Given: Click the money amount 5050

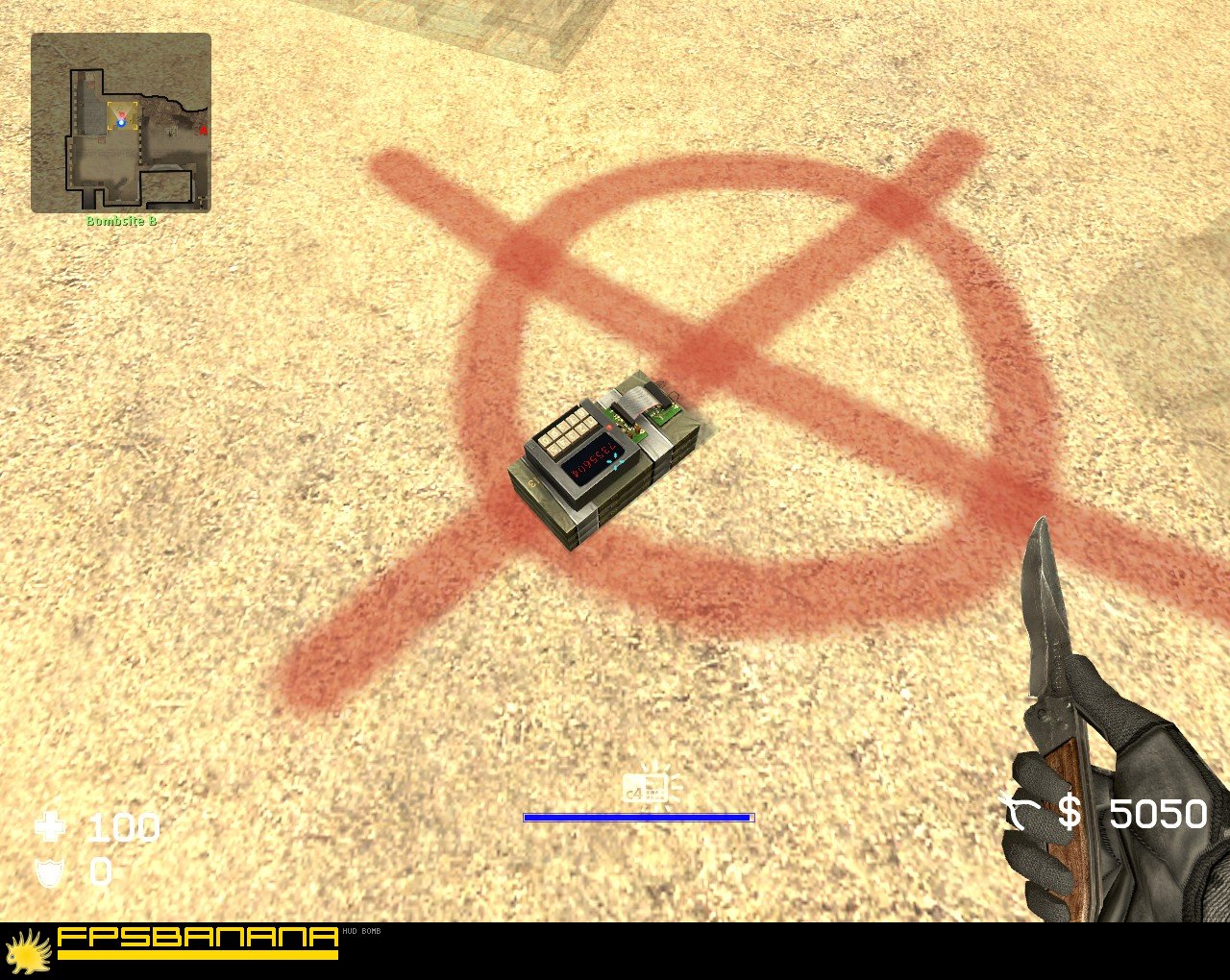Looking at the screenshot, I should 1158,815.
